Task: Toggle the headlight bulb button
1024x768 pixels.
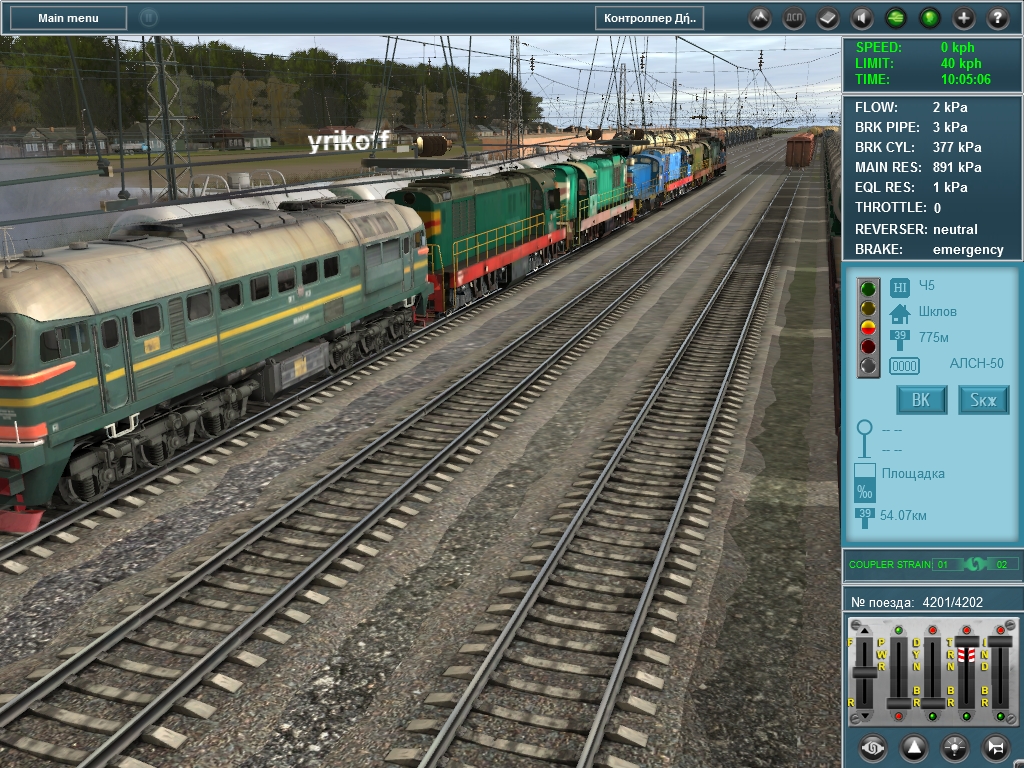Action: click(955, 747)
